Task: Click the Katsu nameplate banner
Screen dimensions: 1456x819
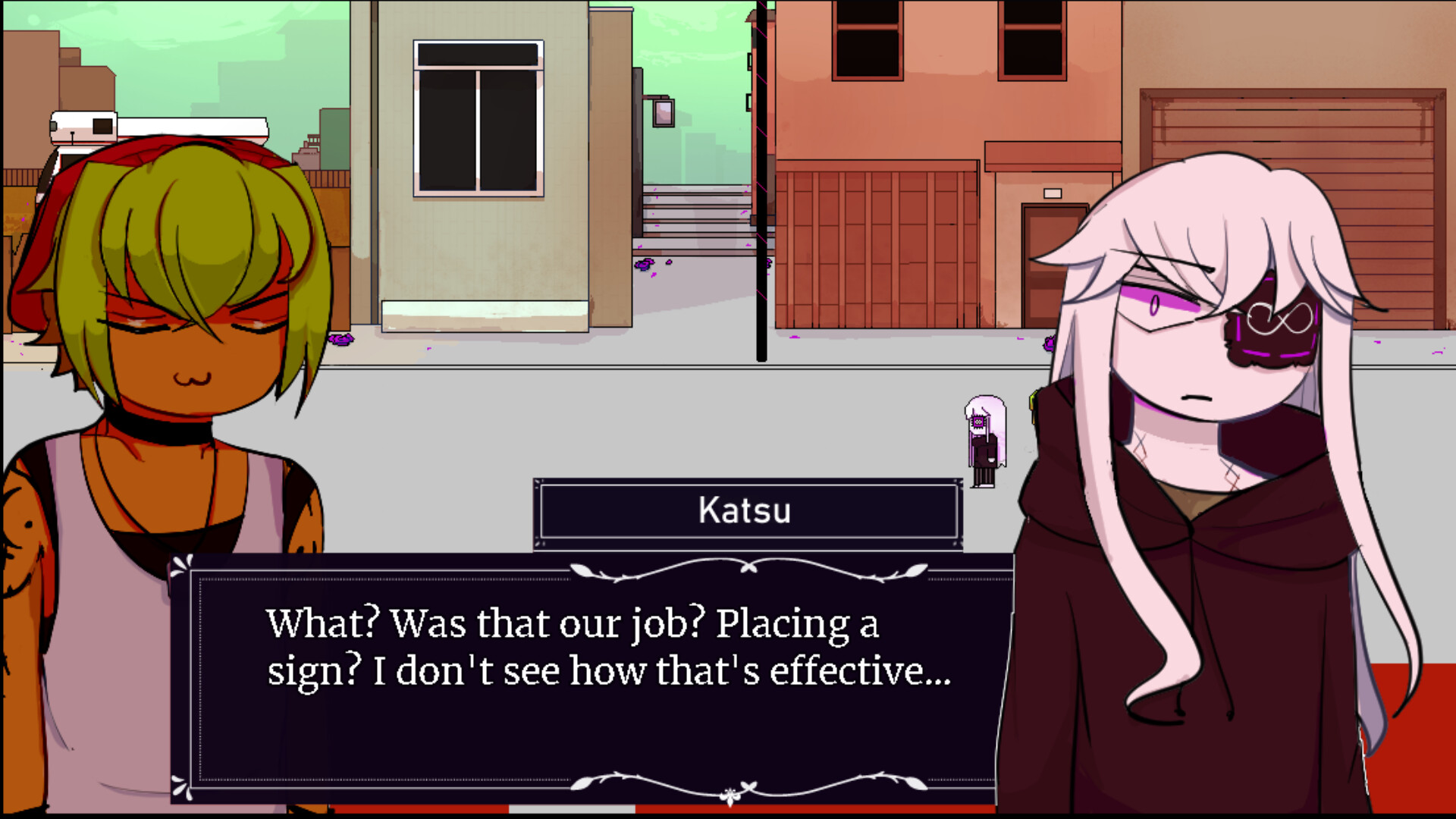Action: [747, 510]
